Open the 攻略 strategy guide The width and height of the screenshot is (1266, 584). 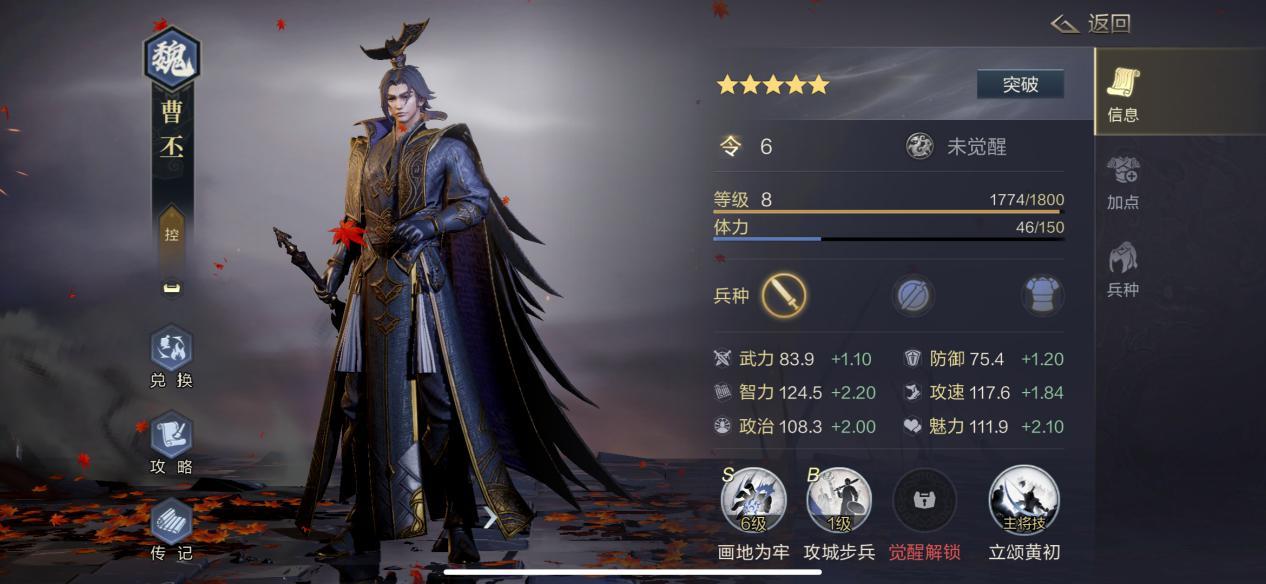click(x=171, y=435)
